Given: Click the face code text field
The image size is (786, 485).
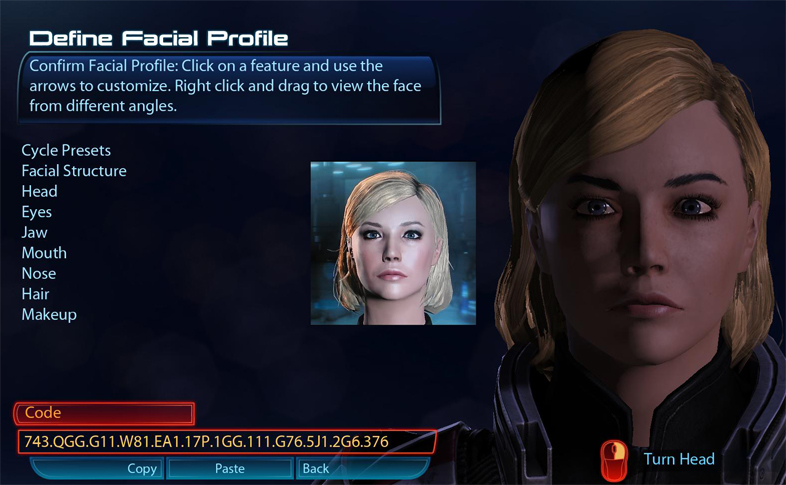Looking at the screenshot, I should pos(225,441).
